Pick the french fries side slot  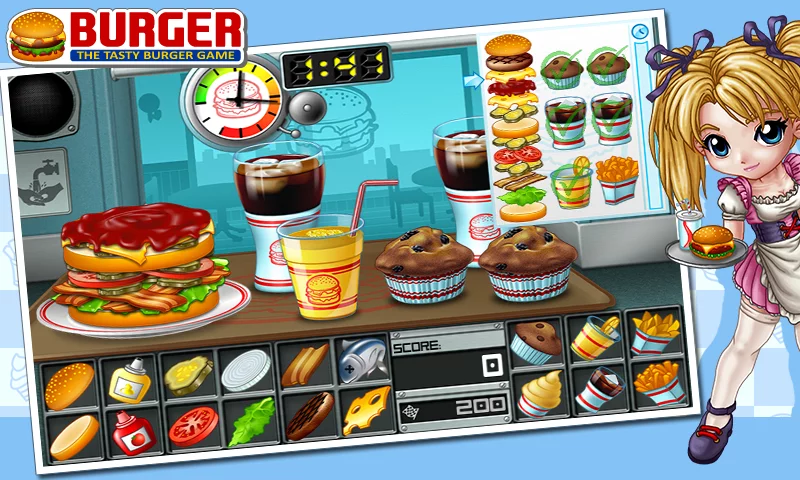(x=658, y=381)
